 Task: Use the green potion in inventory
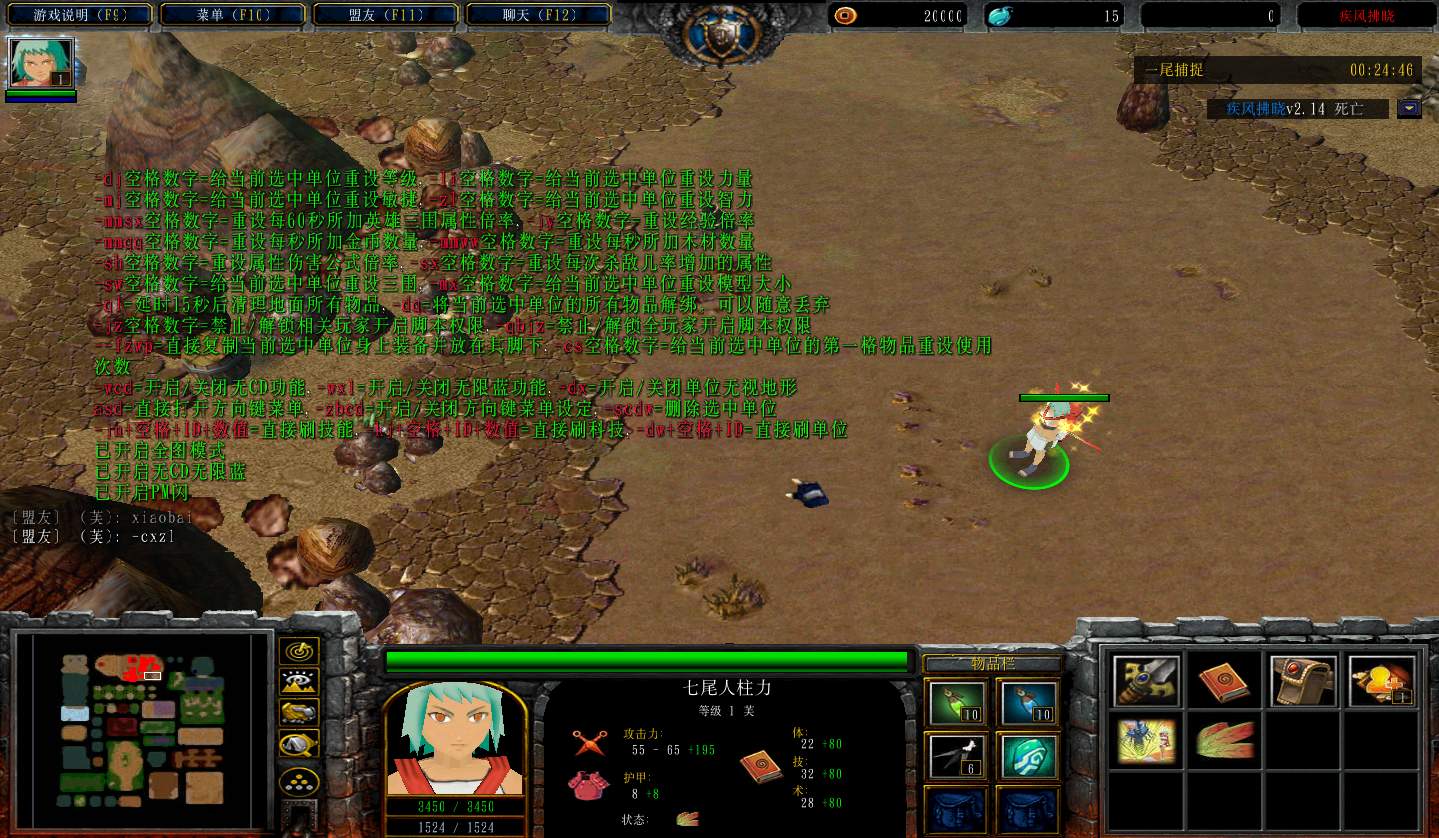point(957,704)
